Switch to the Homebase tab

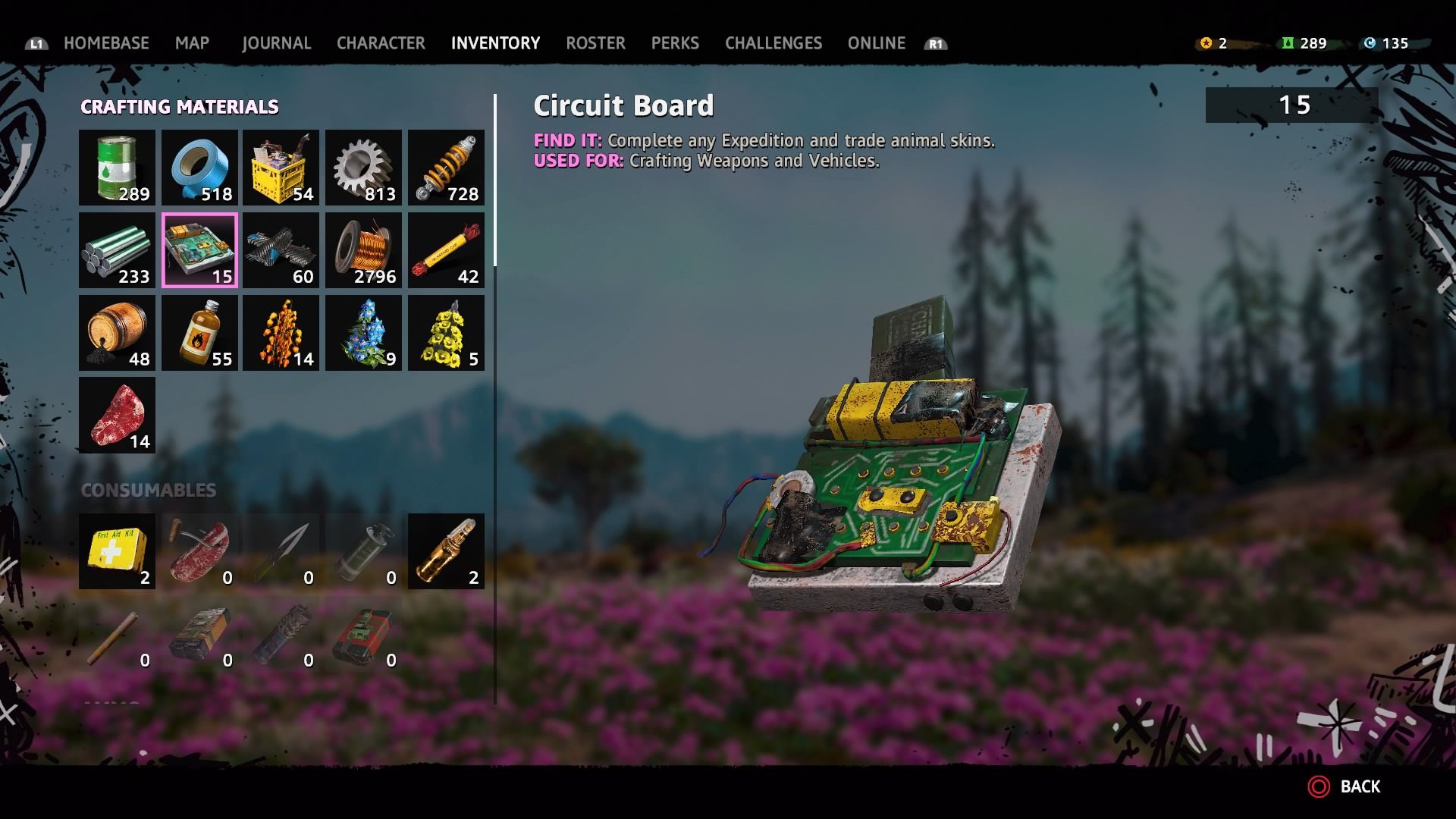106,43
